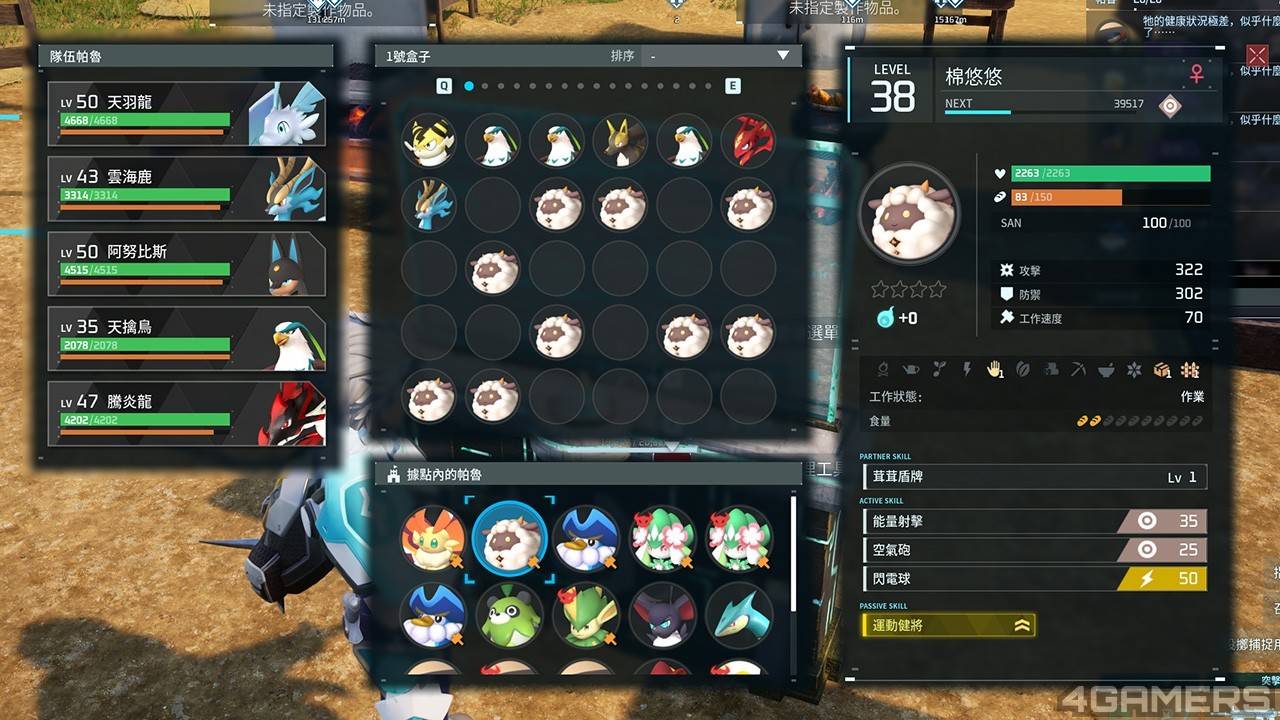Select the blue deer Pal in box

pos(429,205)
